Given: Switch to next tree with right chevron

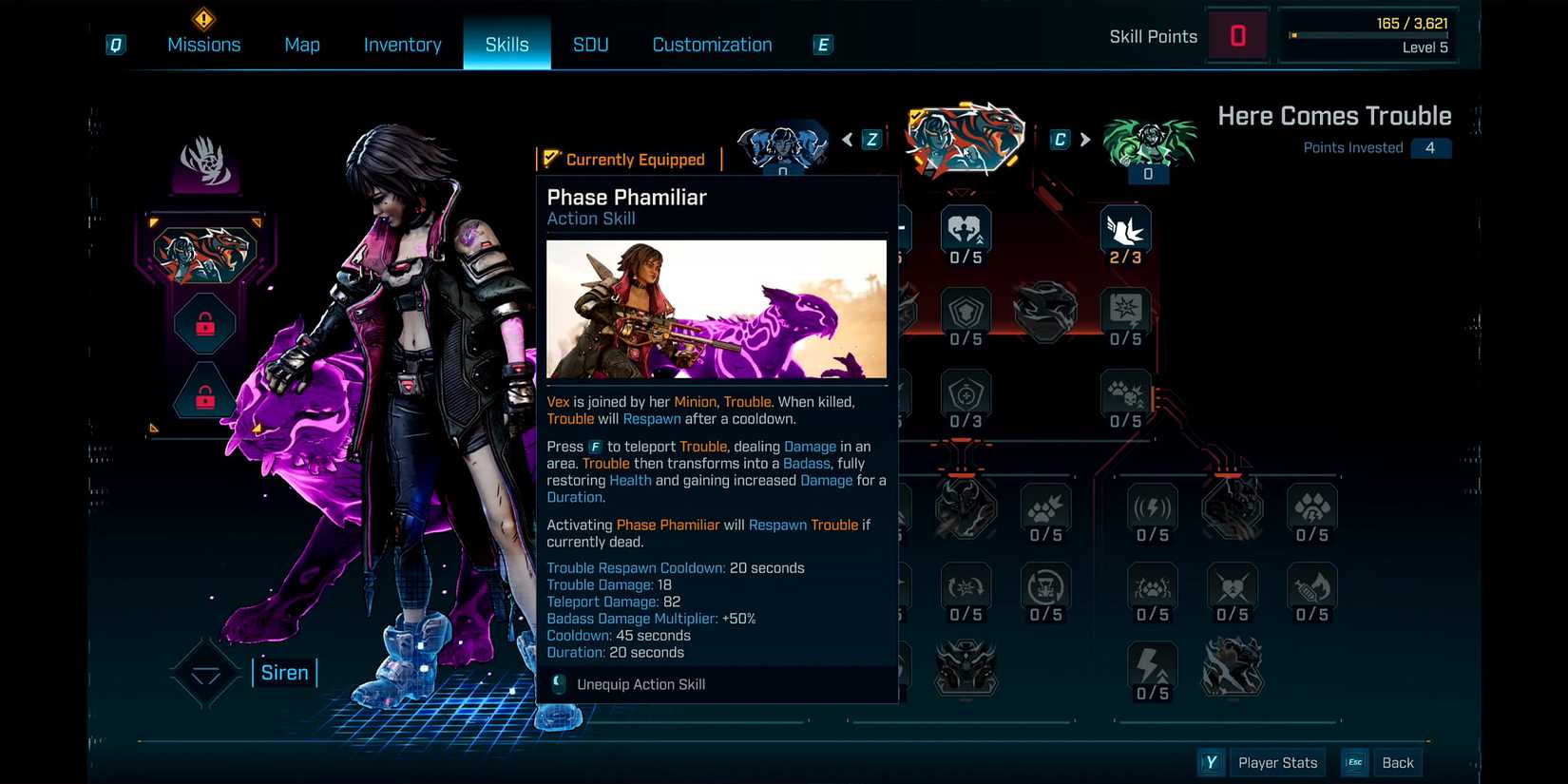Looking at the screenshot, I should [1085, 139].
